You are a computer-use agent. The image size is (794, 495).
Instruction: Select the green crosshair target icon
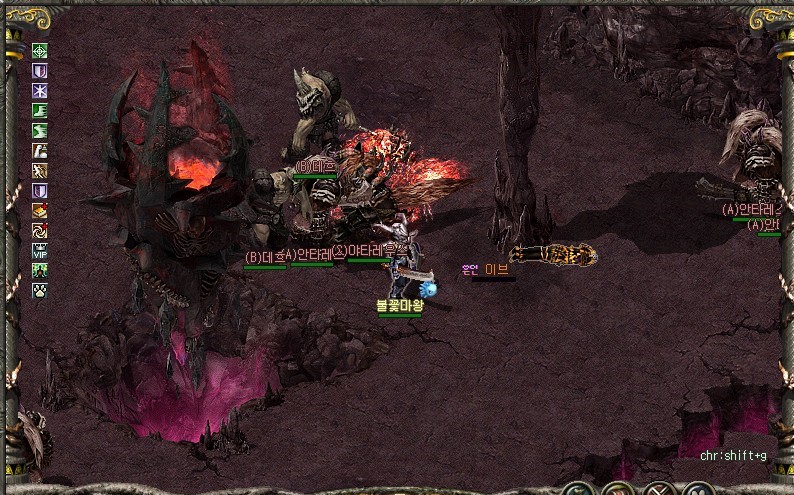pyautogui.click(x=40, y=51)
